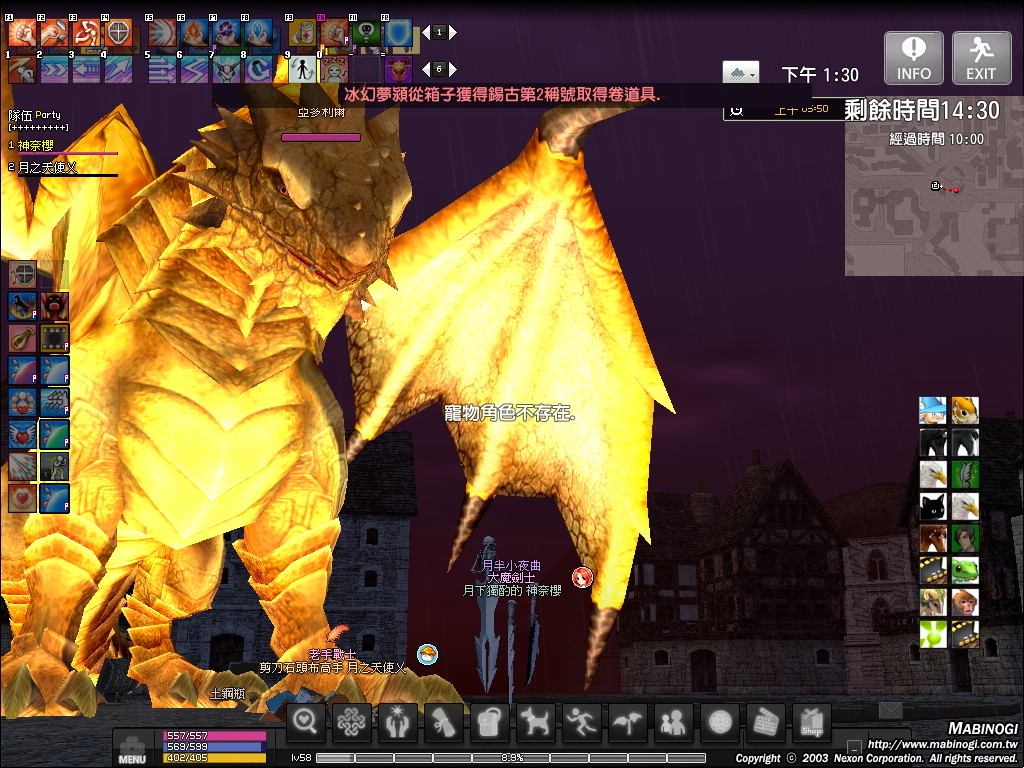Open the magnifying glass heart icon
Viewport: 1024px width, 768px height.
click(307, 722)
